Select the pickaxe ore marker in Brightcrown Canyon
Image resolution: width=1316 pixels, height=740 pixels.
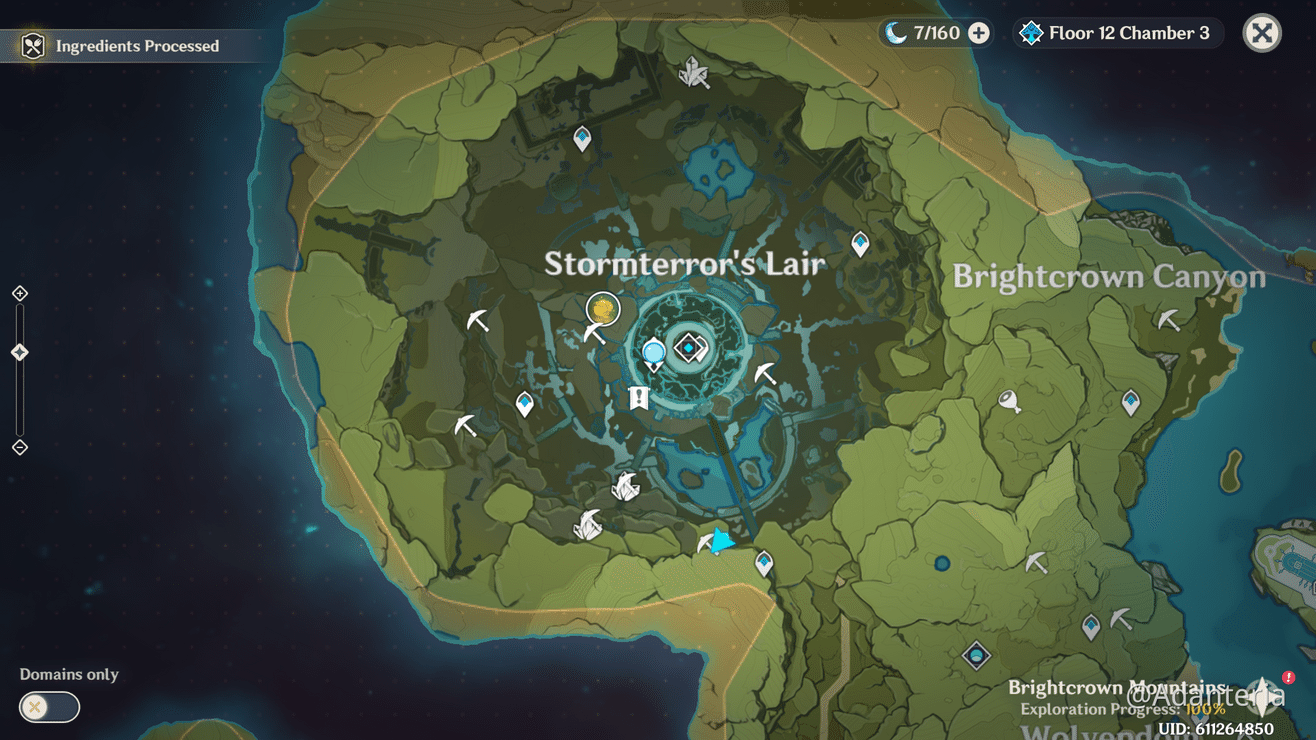point(1166,322)
